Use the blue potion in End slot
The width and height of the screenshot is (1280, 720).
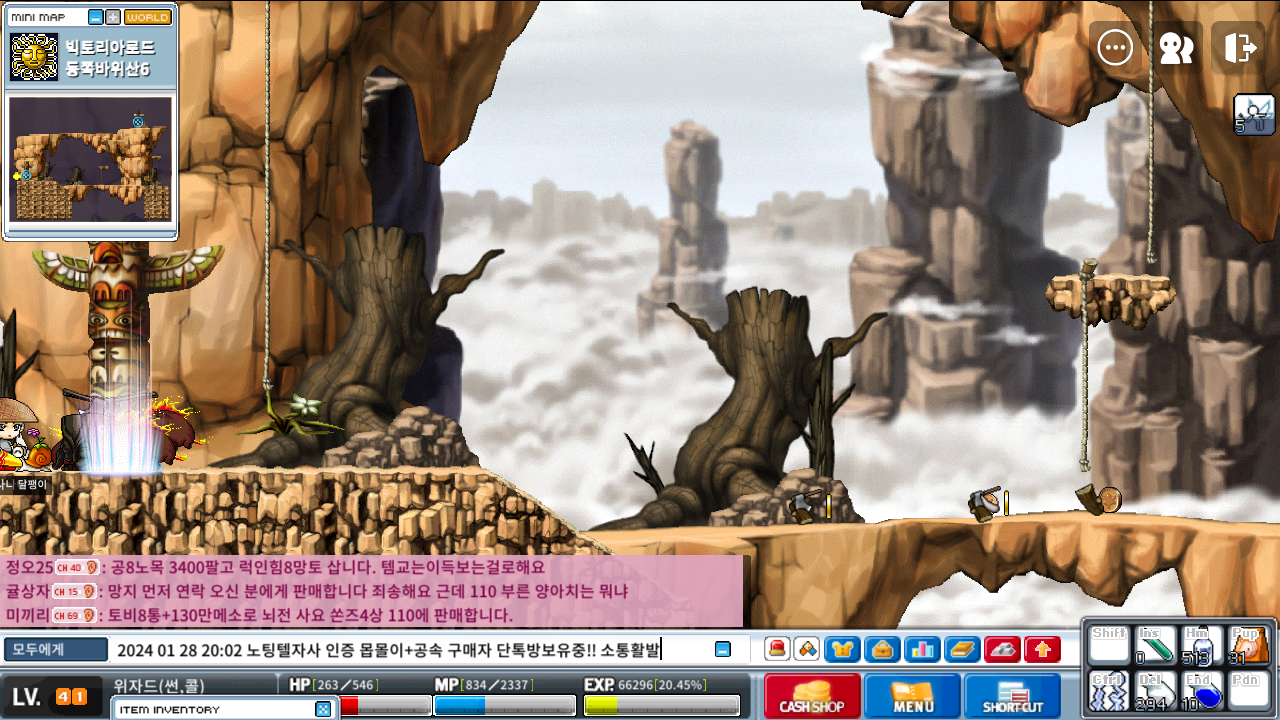point(1201,691)
